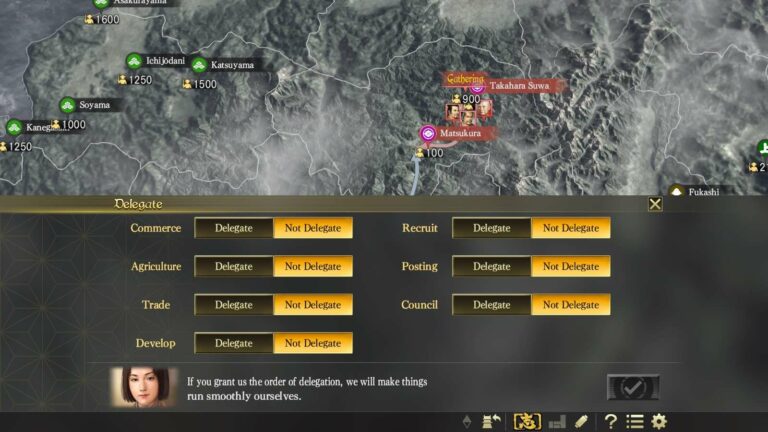Screen dimensions: 768x432
Task: Choose Not Delegate for Agriculture
Action: click(313, 266)
